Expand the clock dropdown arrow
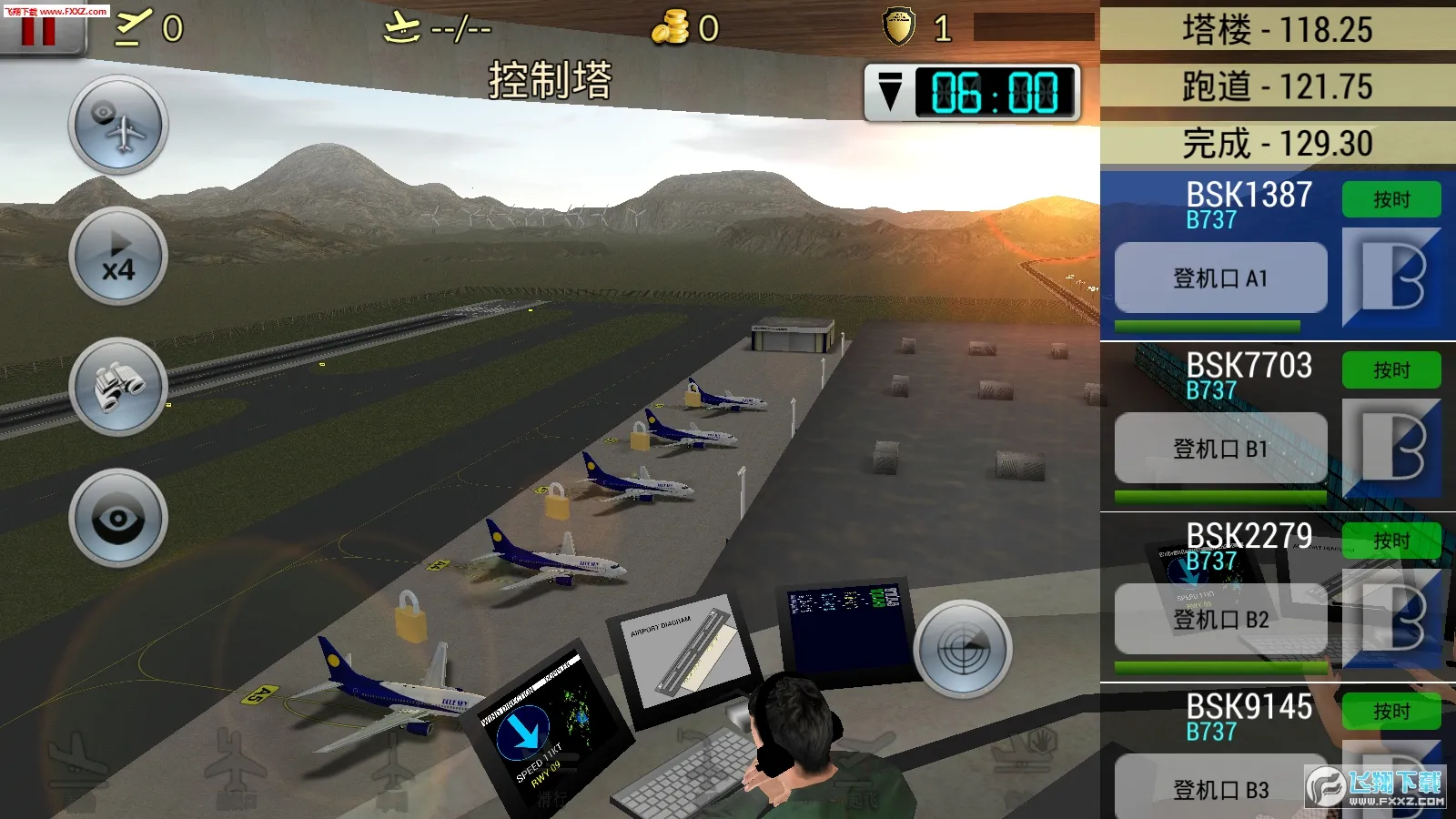Viewport: 1456px width, 819px height. [x=890, y=92]
